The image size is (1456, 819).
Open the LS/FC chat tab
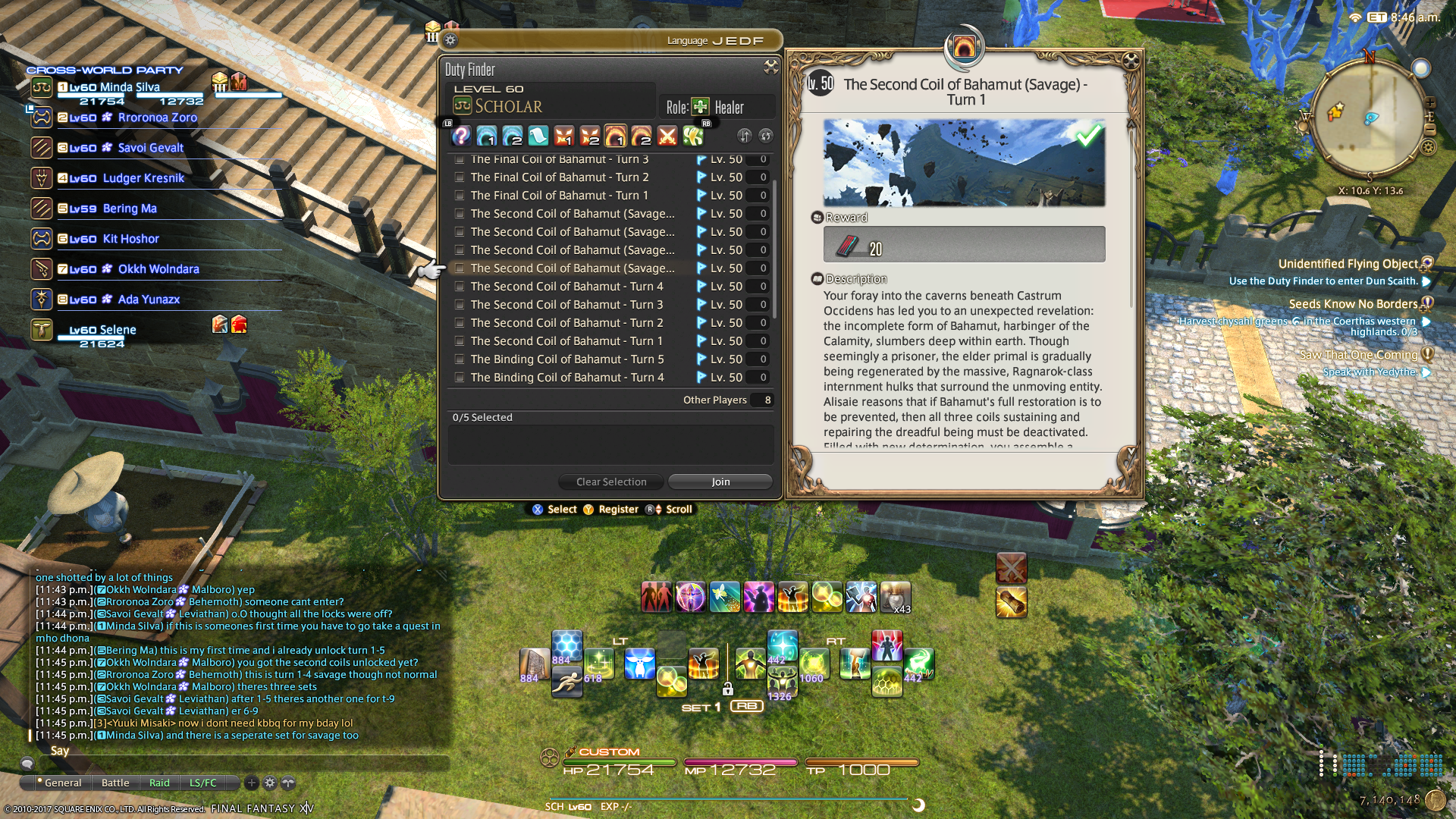coord(202,783)
